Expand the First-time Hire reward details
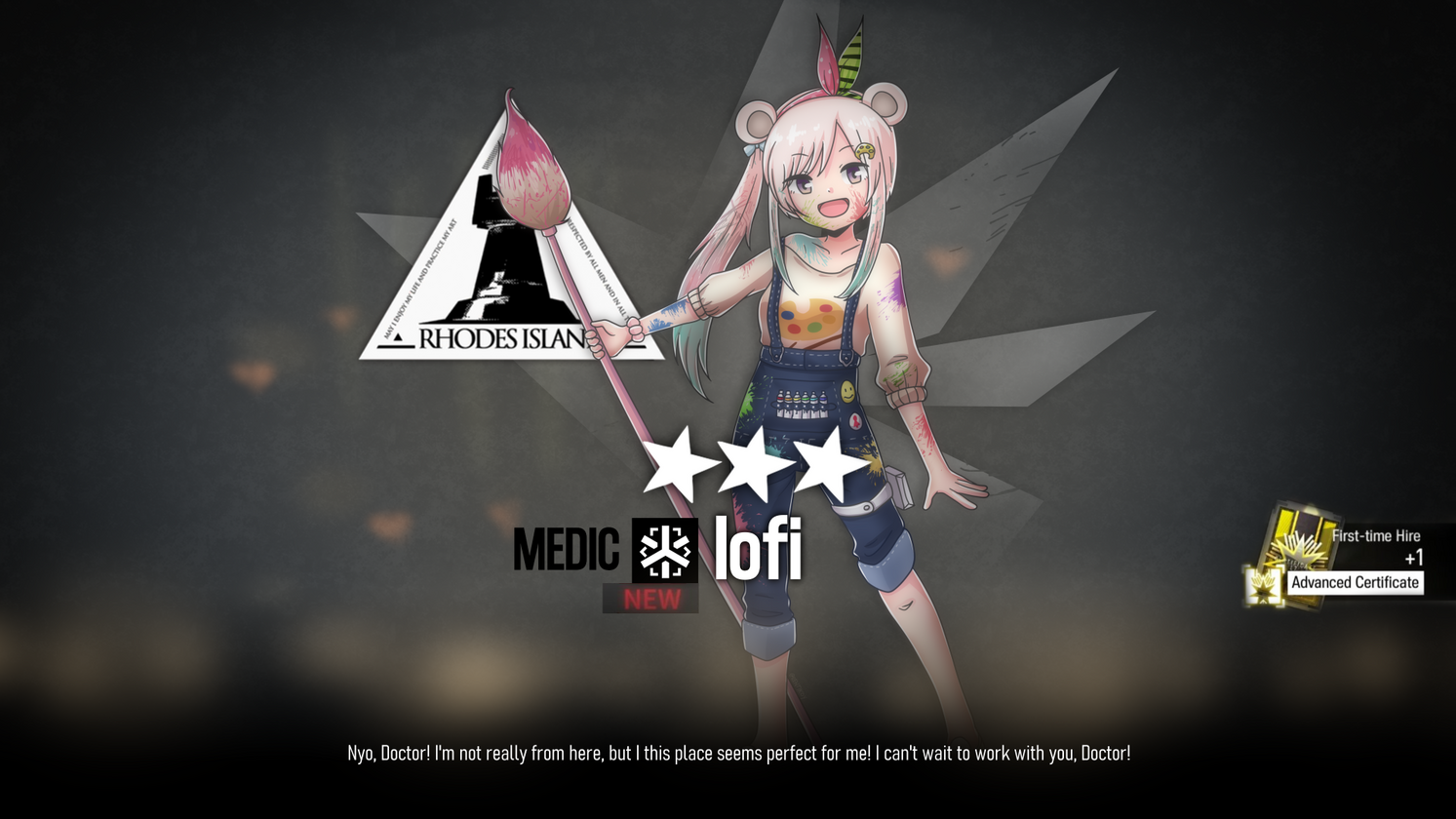Viewport: 1456px width, 819px height. [1376, 535]
